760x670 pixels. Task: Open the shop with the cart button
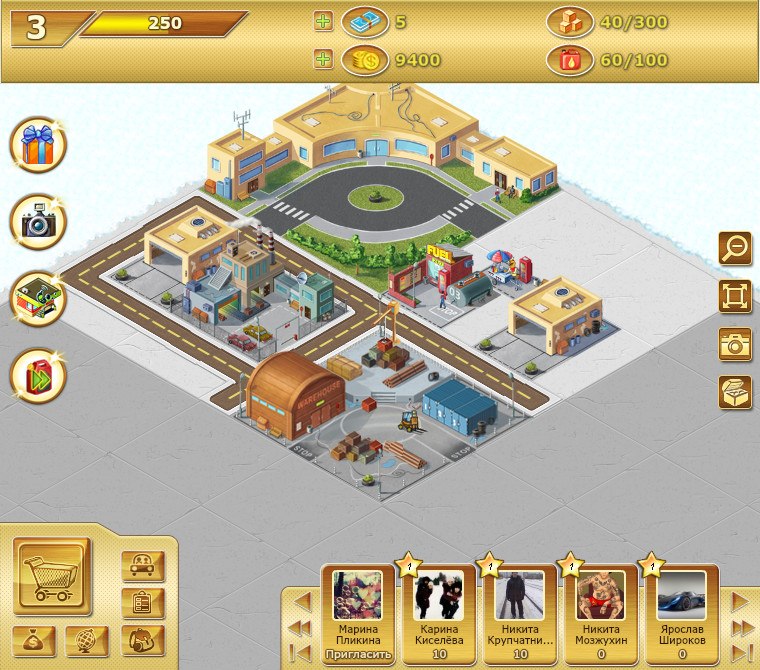(52, 577)
